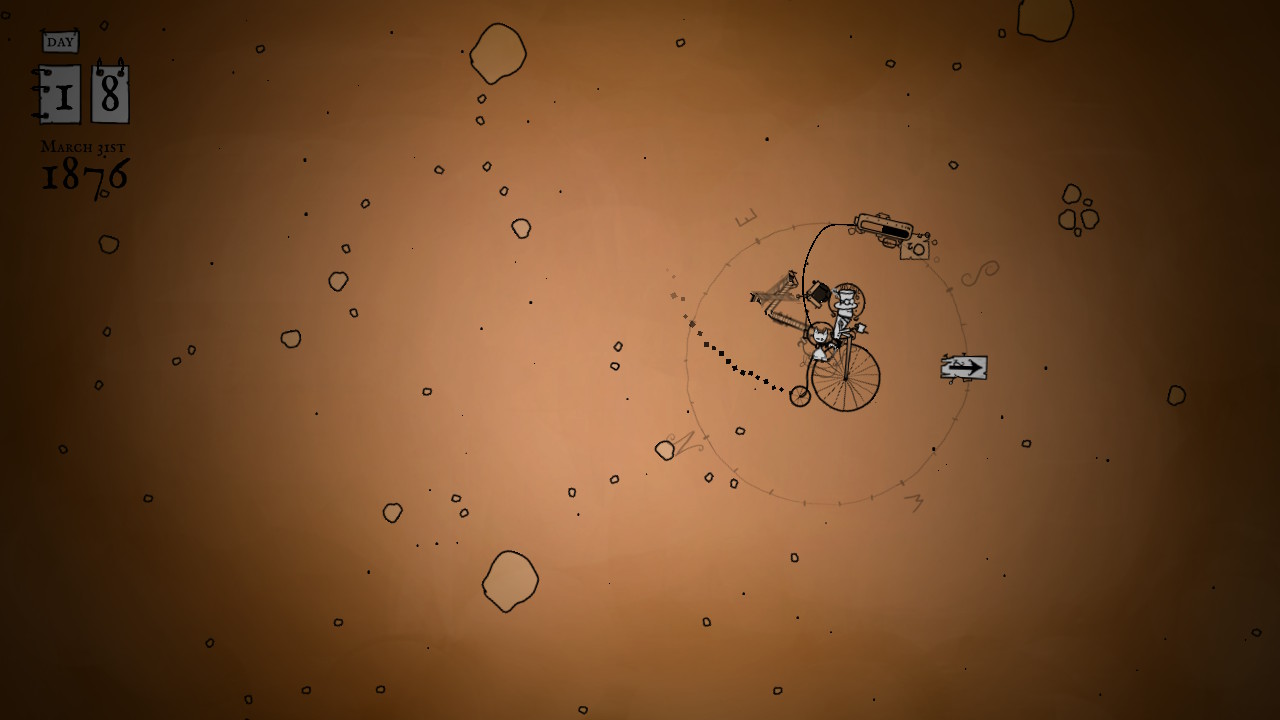
Task: Click the camera icon near the steam engine
Action: click(x=913, y=247)
